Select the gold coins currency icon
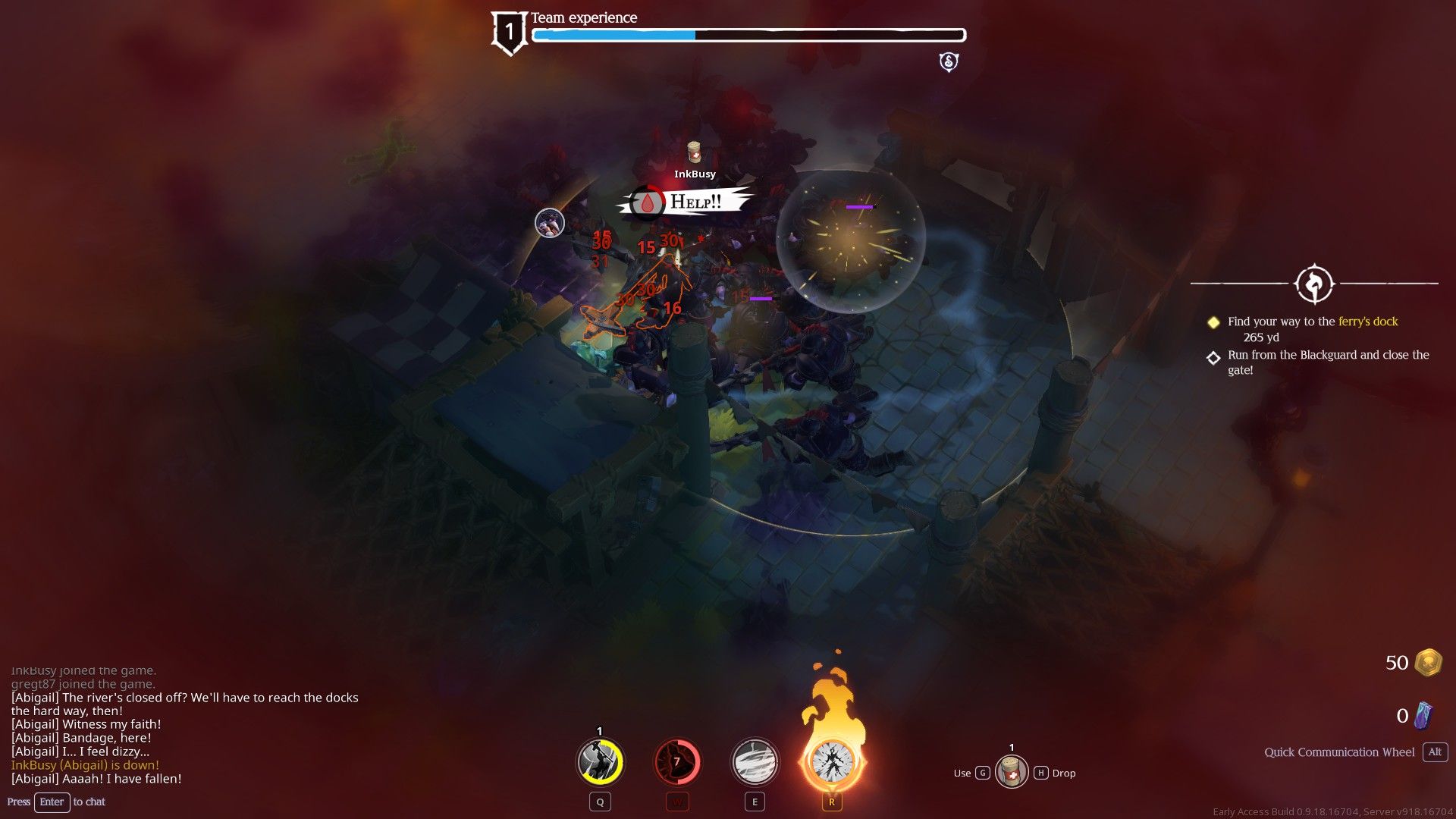This screenshot has width=1456, height=819. pos(1427,662)
